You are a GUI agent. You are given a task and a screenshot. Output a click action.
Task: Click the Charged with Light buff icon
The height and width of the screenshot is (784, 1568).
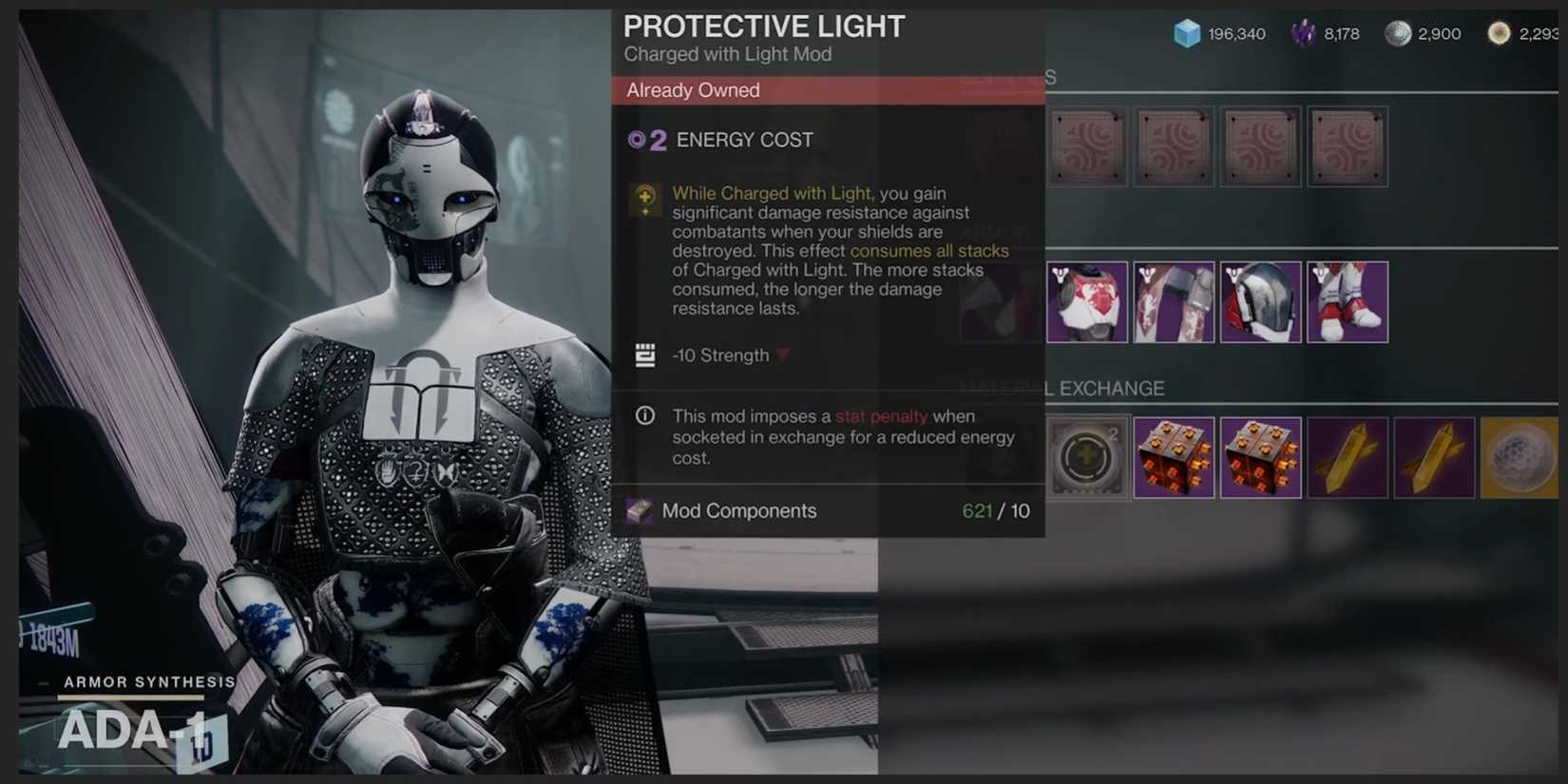pyautogui.click(x=644, y=200)
